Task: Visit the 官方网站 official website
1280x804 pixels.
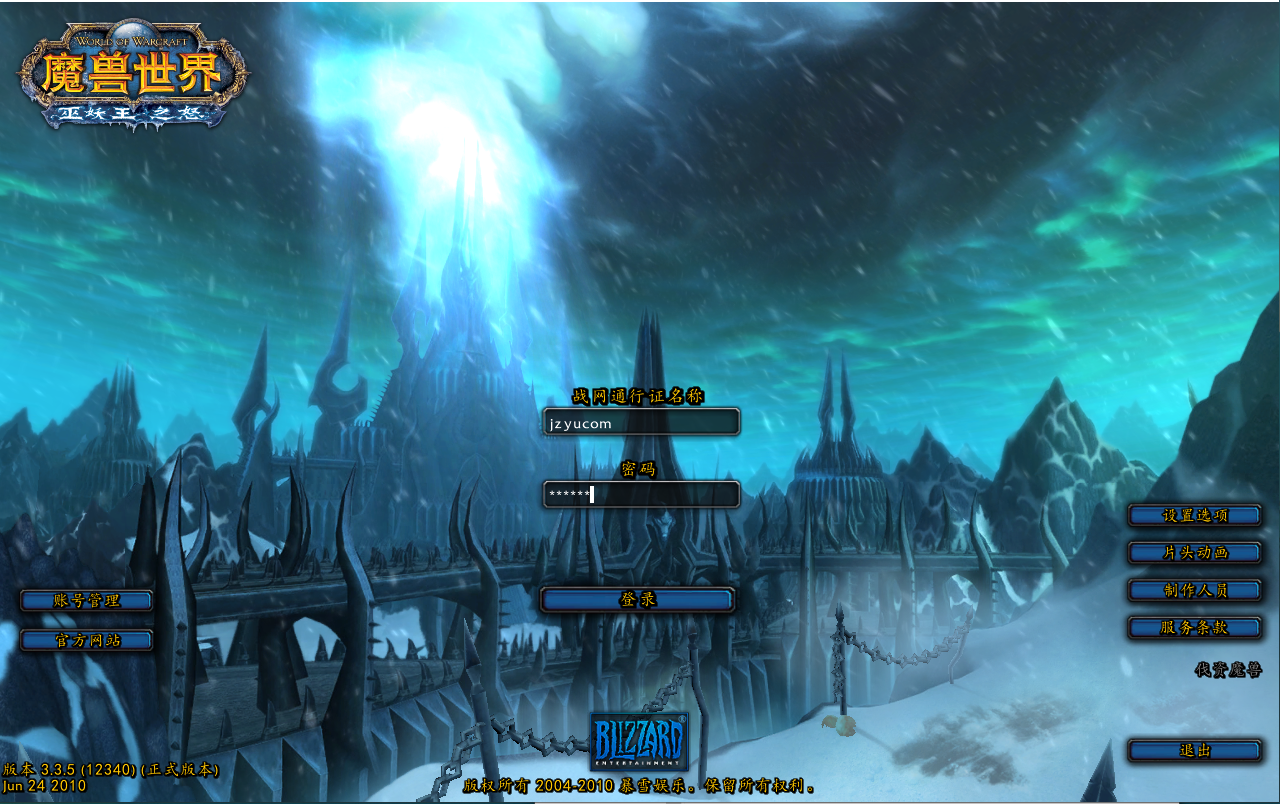Action: [87, 640]
